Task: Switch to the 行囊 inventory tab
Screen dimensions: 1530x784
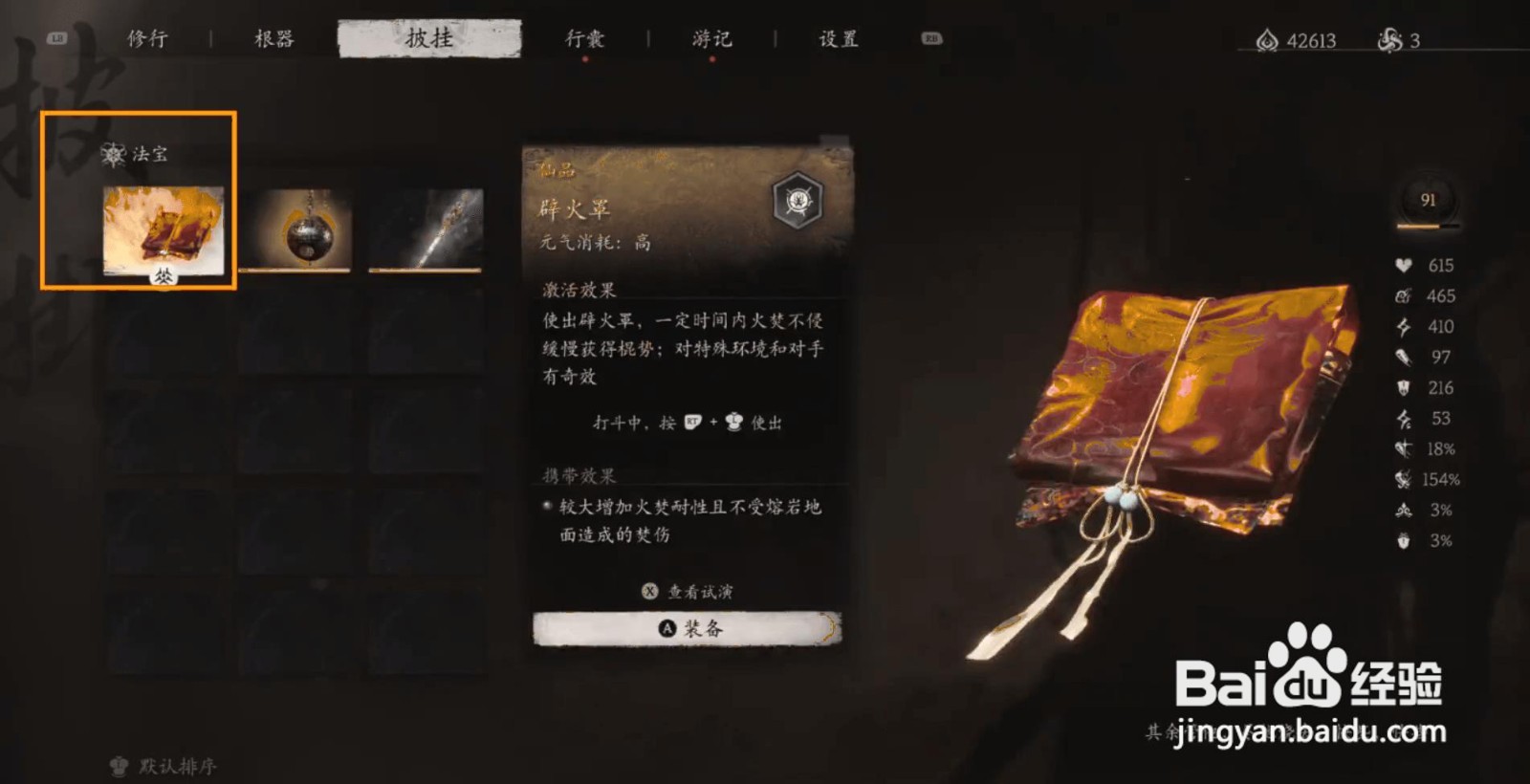Action: pyautogui.click(x=584, y=38)
